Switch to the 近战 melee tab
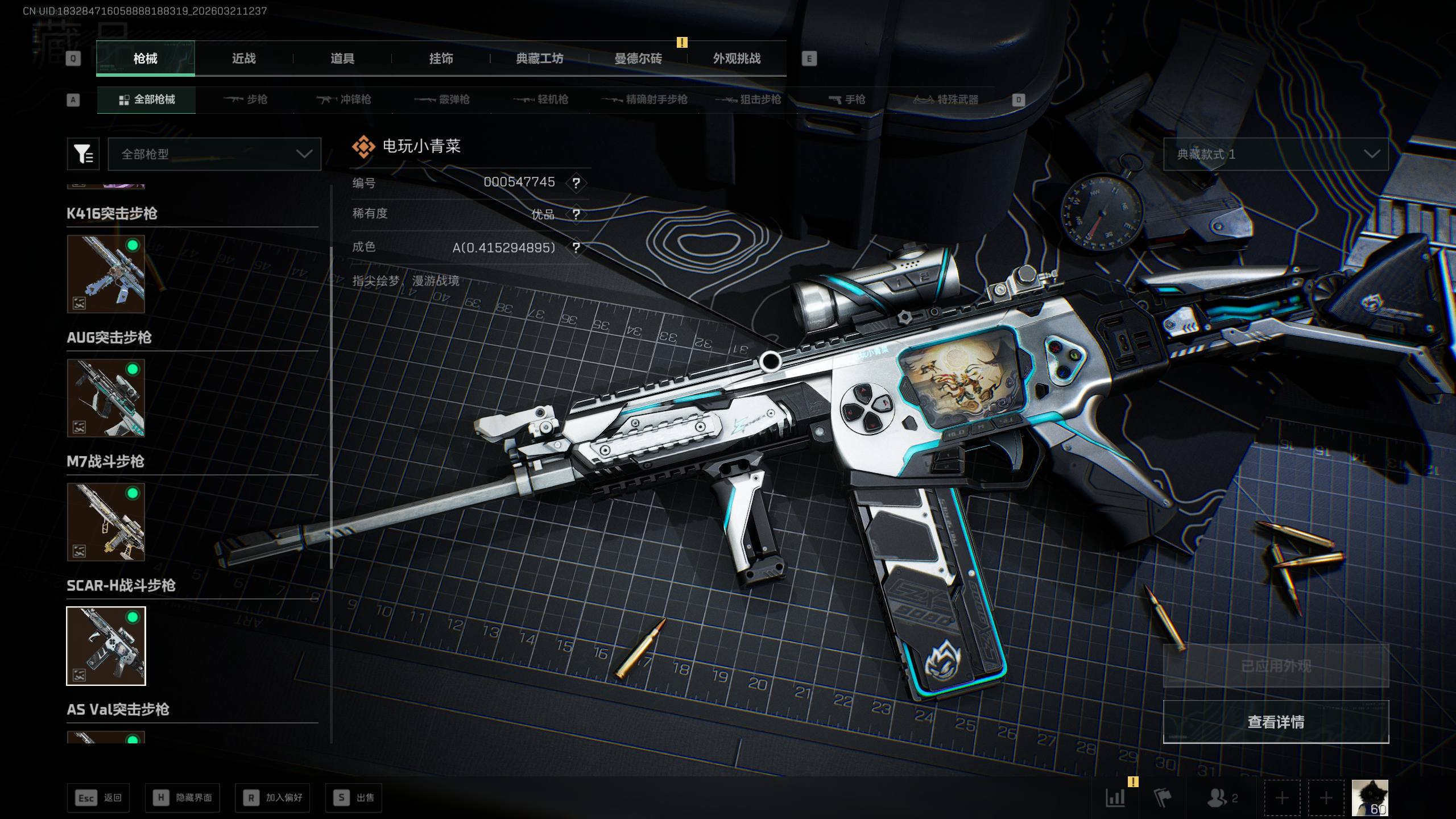The image size is (1456, 819). pyautogui.click(x=243, y=59)
